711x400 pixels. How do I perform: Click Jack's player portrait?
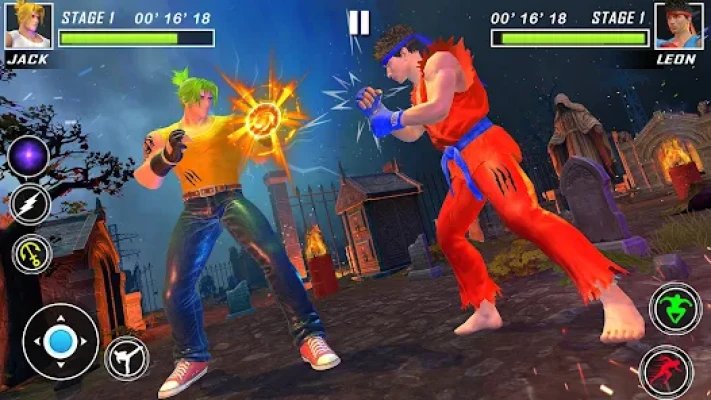28,25
